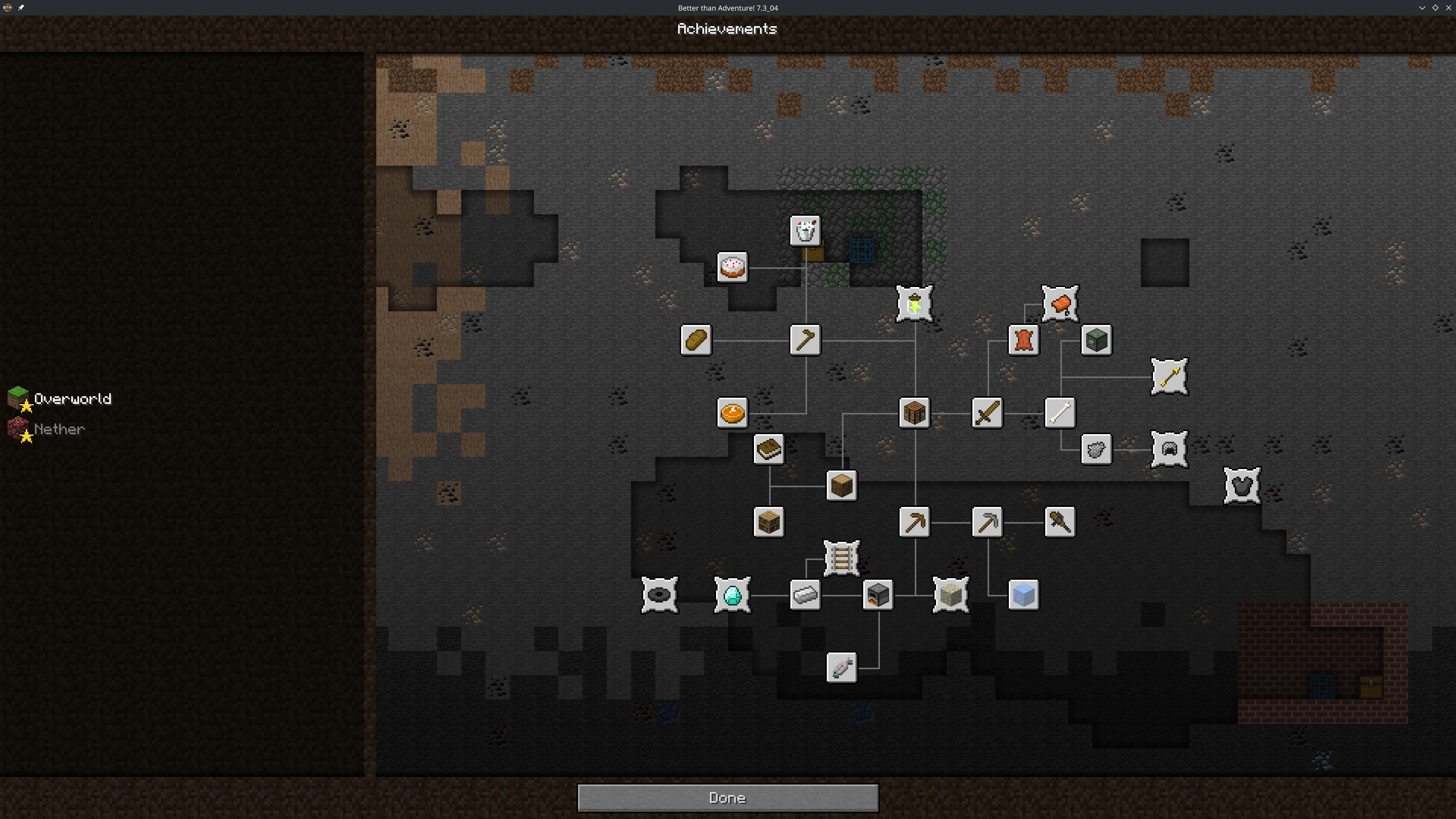Image resolution: width=1456 pixels, height=819 pixels.
Task: Select the bread achievement icon
Action: coord(696,340)
